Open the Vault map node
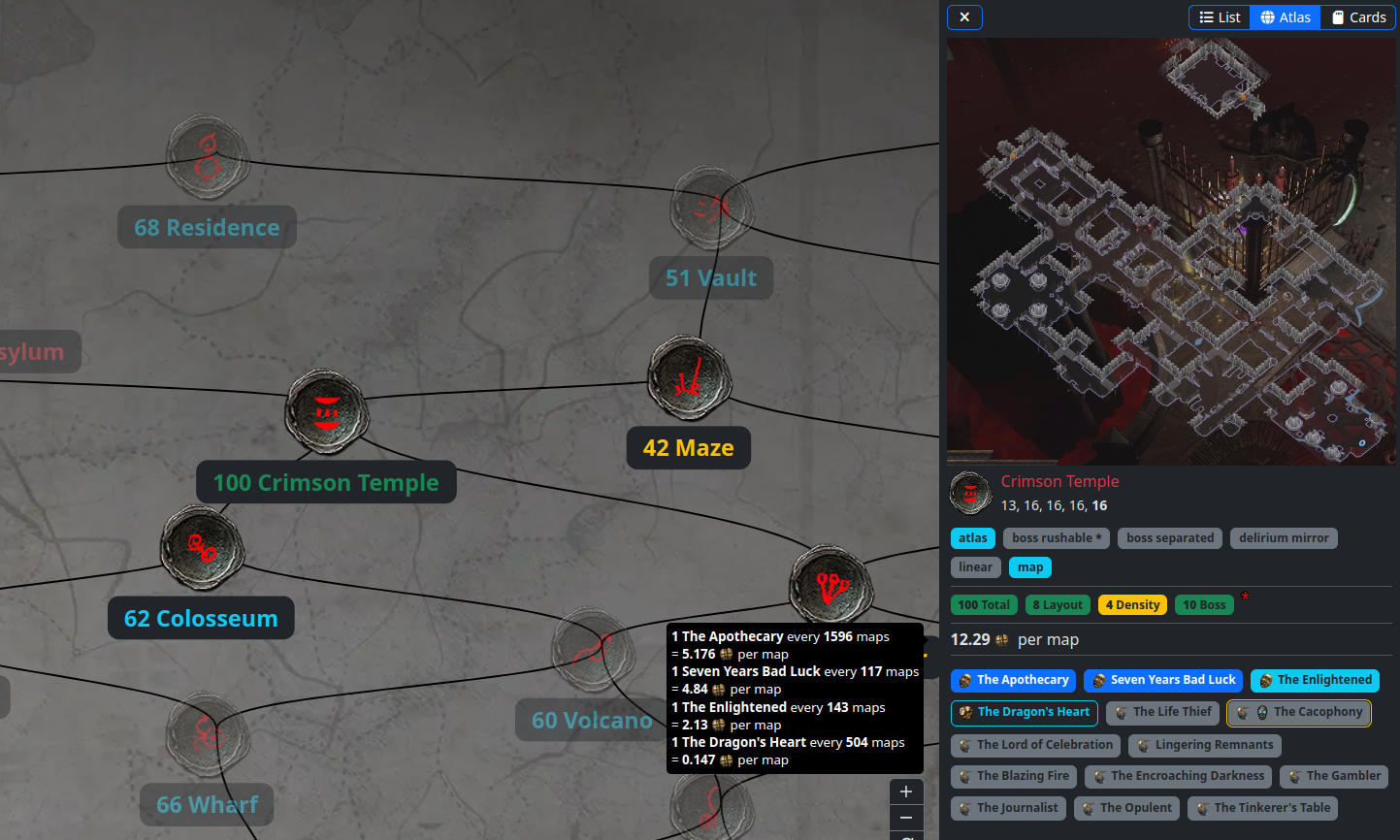Image resolution: width=1400 pixels, height=840 pixels. coord(712,208)
